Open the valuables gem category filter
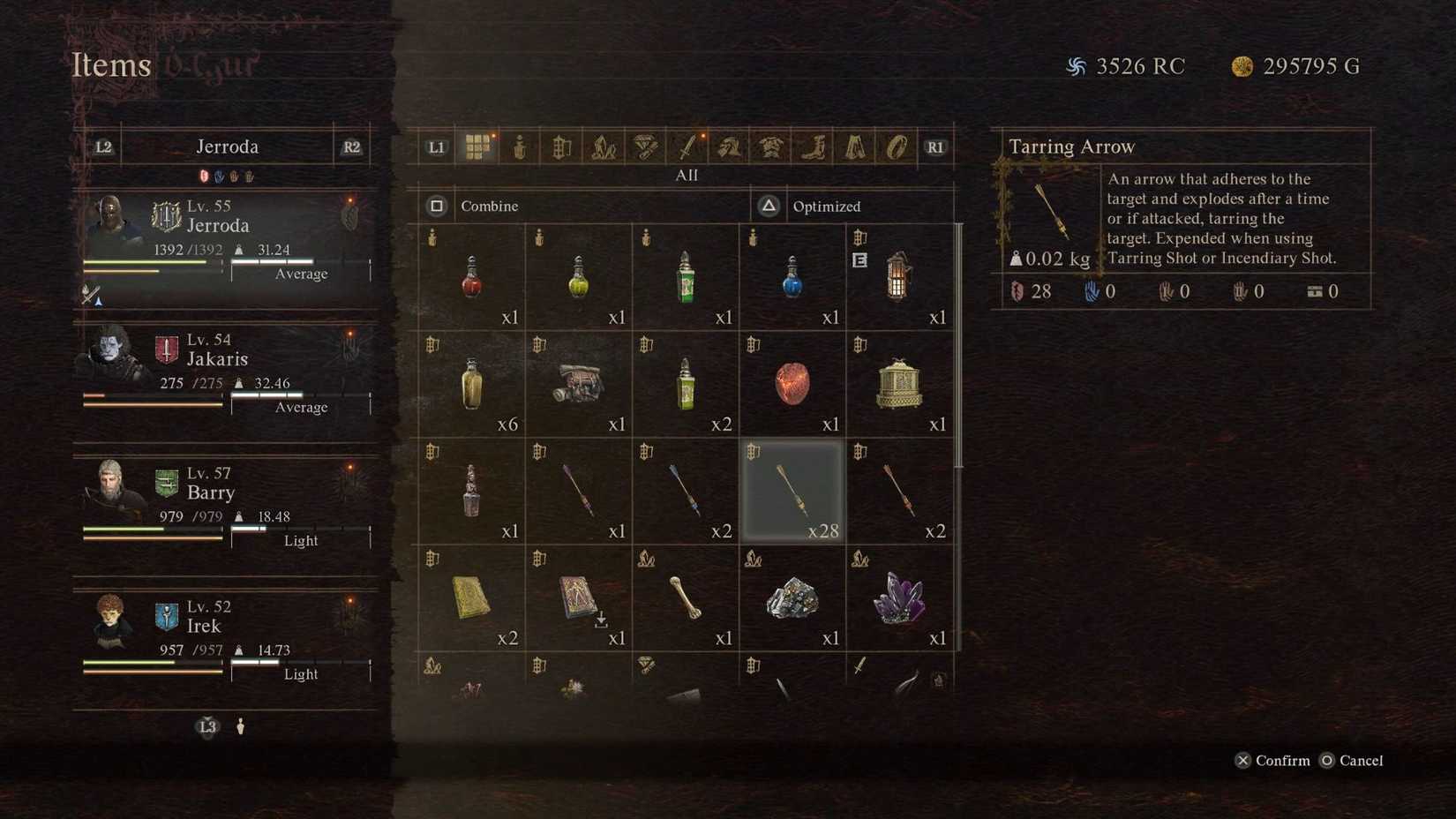The height and width of the screenshot is (819, 1456). (644, 147)
